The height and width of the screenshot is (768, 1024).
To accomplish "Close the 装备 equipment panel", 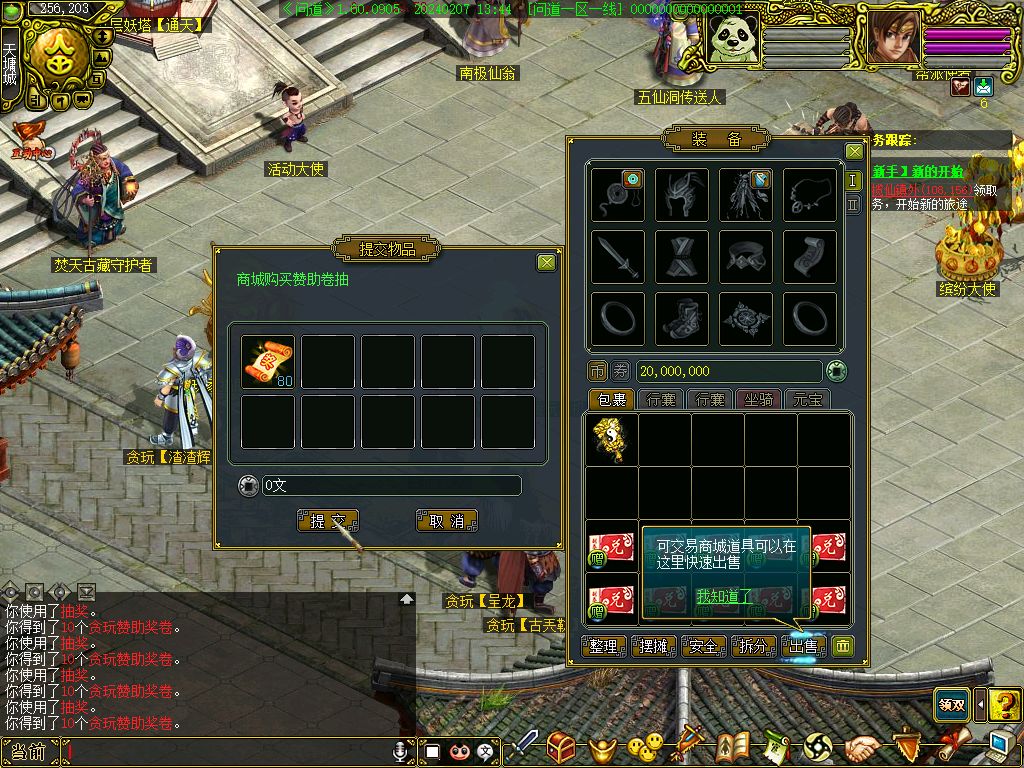I will [854, 151].
